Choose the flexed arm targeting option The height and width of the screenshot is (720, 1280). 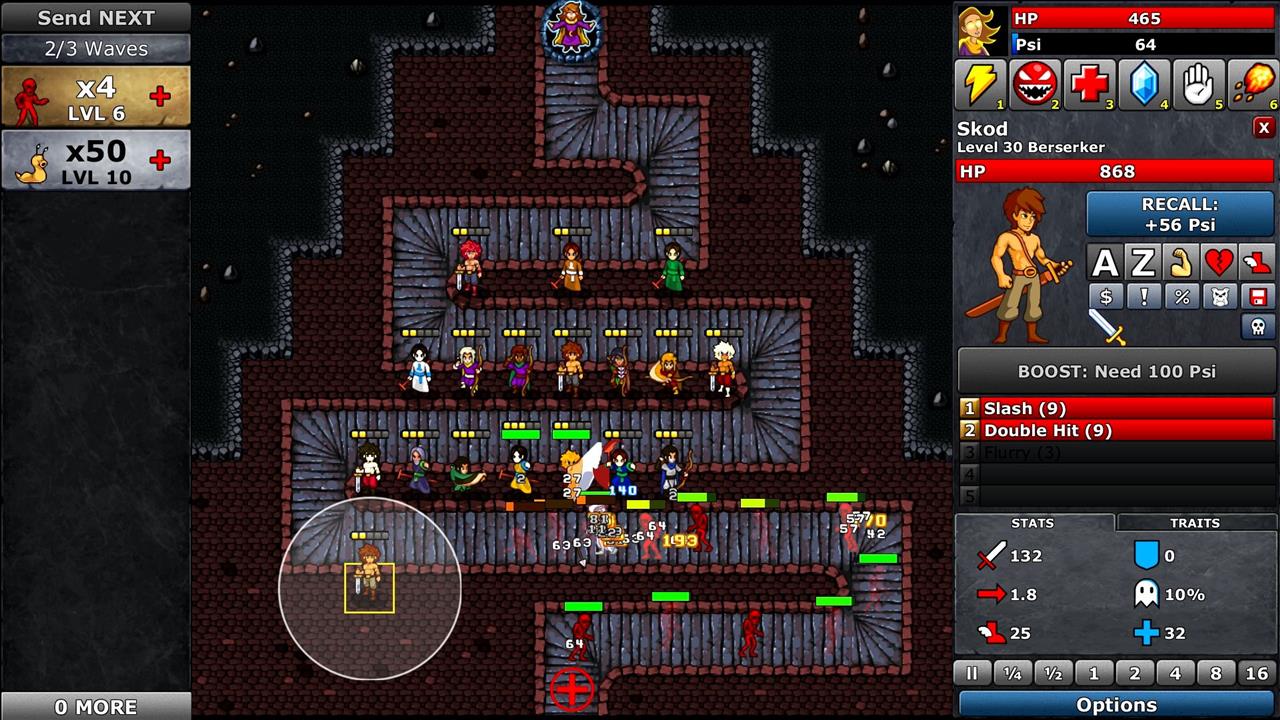point(1181,263)
